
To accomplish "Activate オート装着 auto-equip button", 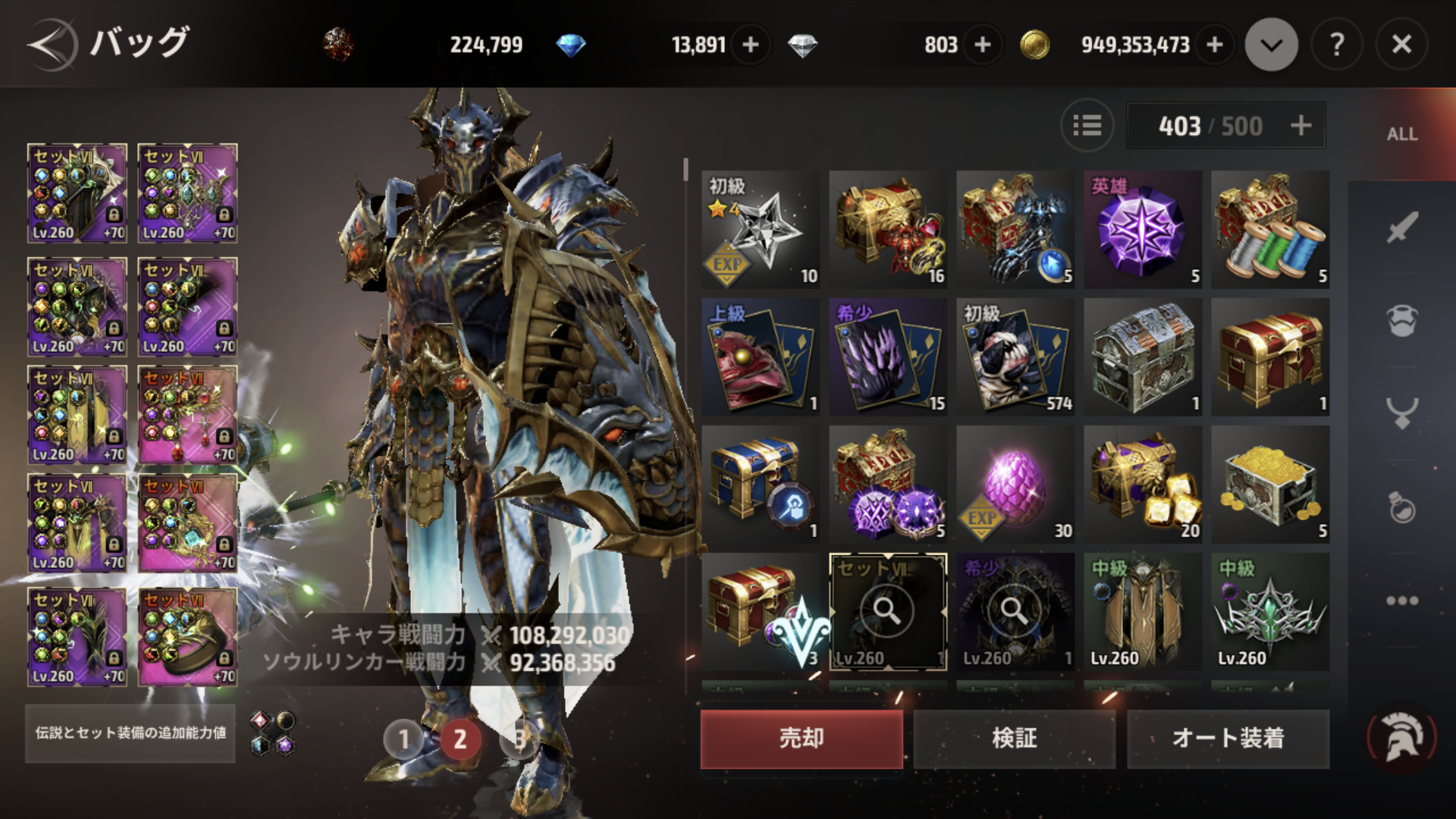I will click(1228, 739).
